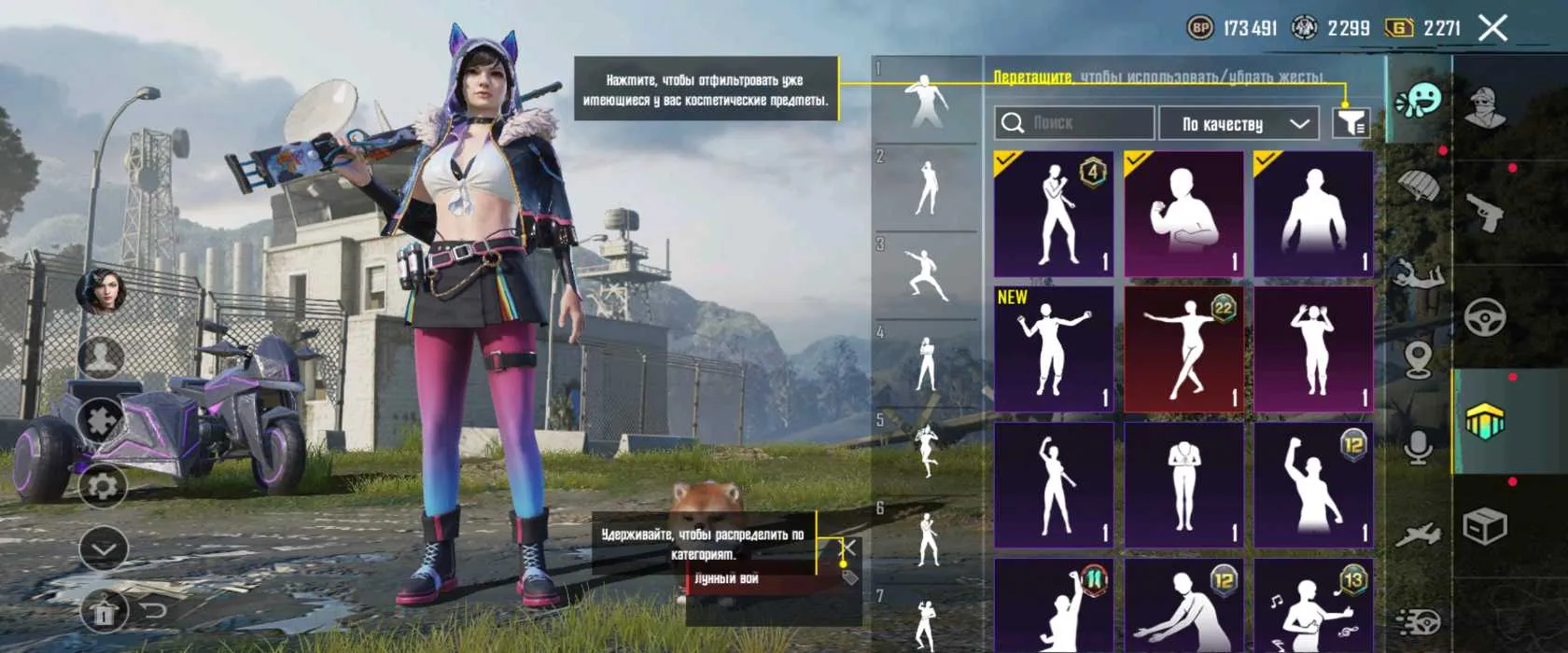Toggle the owned-items filter funnel button
1568x653 pixels.
(x=1351, y=122)
